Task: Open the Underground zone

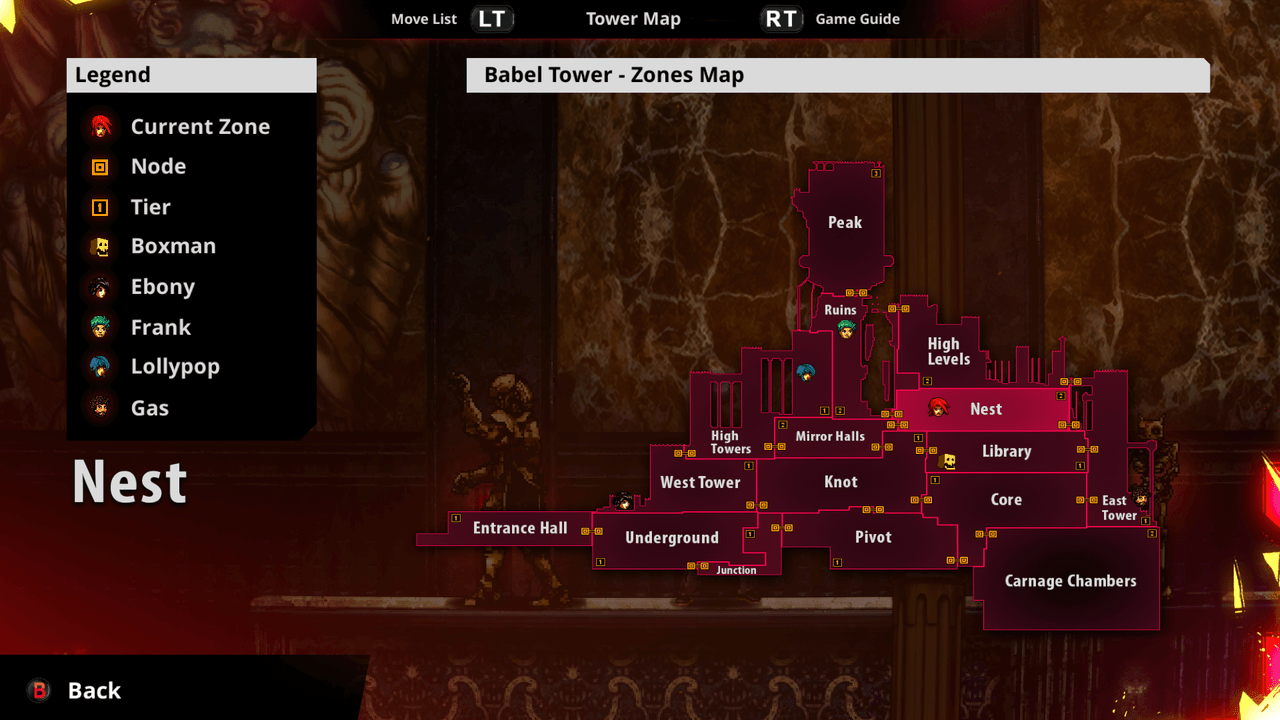Action: click(672, 538)
